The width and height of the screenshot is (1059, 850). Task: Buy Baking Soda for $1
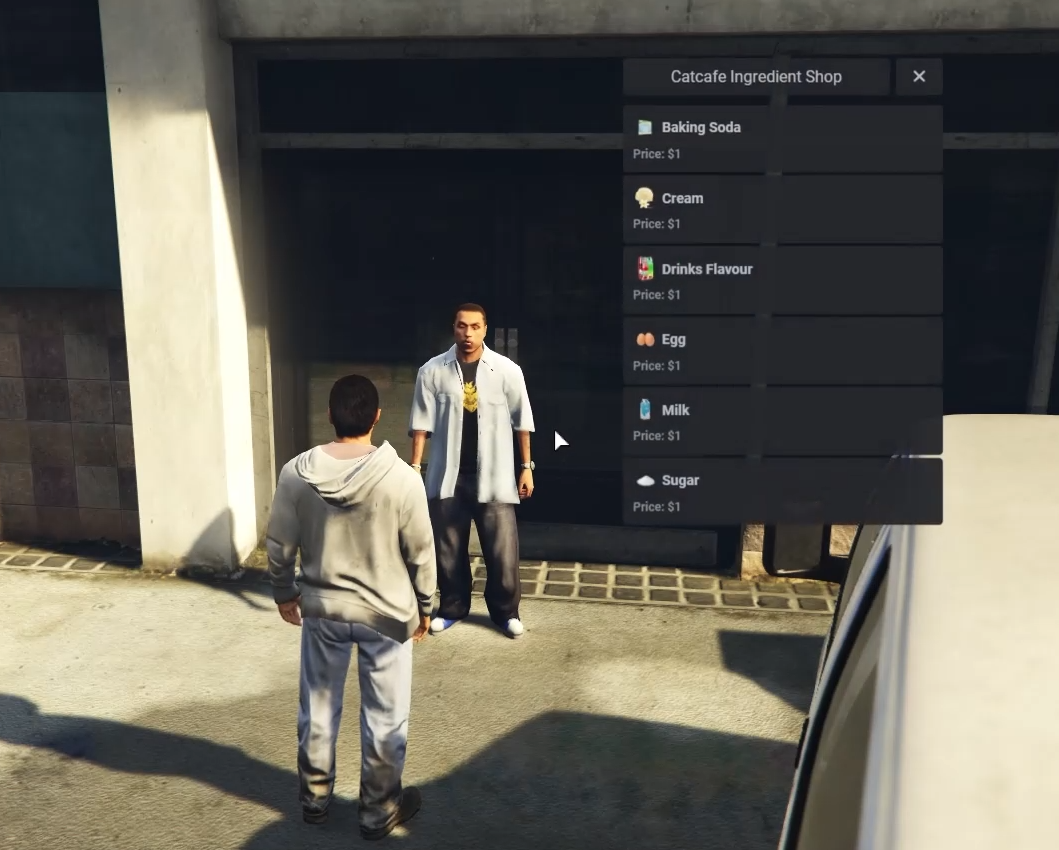pos(782,139)
